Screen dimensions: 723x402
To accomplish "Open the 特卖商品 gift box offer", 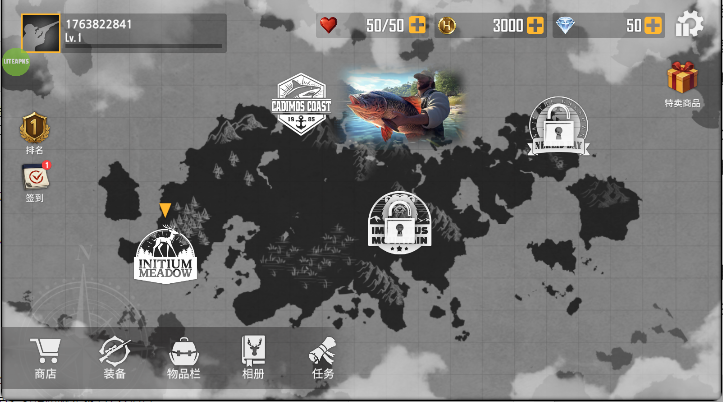I will (x=683, y=82).
